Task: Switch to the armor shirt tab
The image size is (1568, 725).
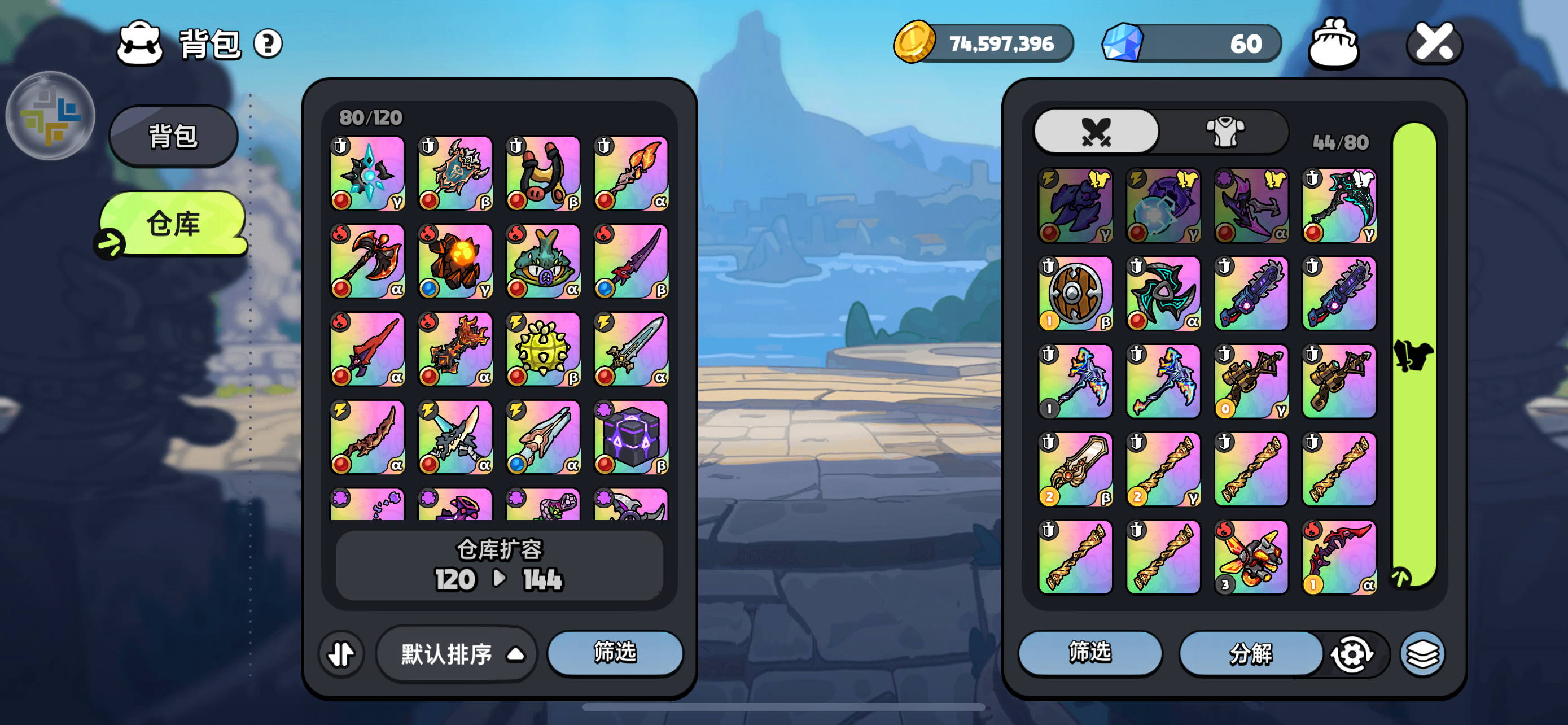Action: (x=1225, y=132)
